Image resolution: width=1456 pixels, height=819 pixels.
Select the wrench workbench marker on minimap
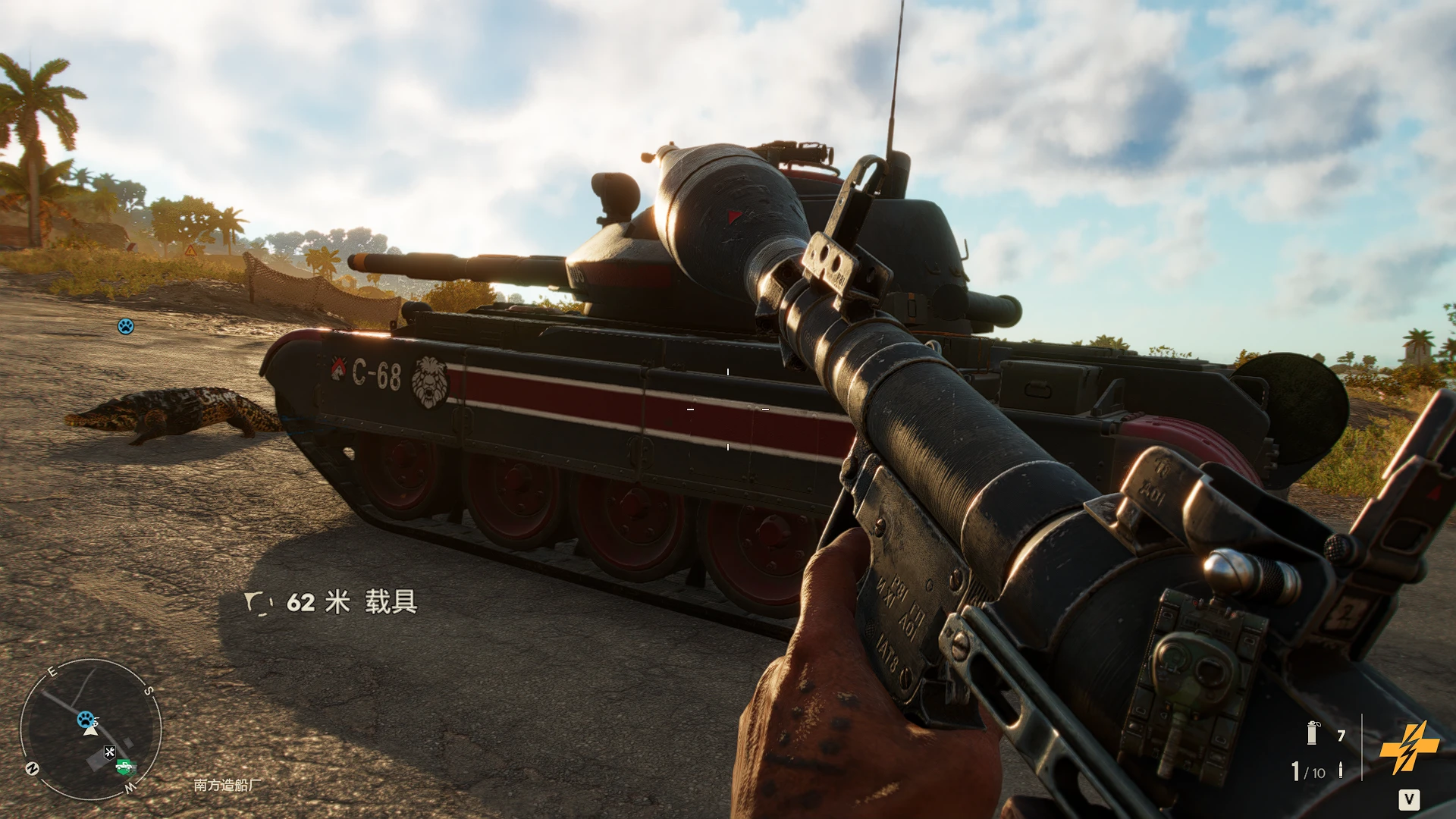point(110,752)
